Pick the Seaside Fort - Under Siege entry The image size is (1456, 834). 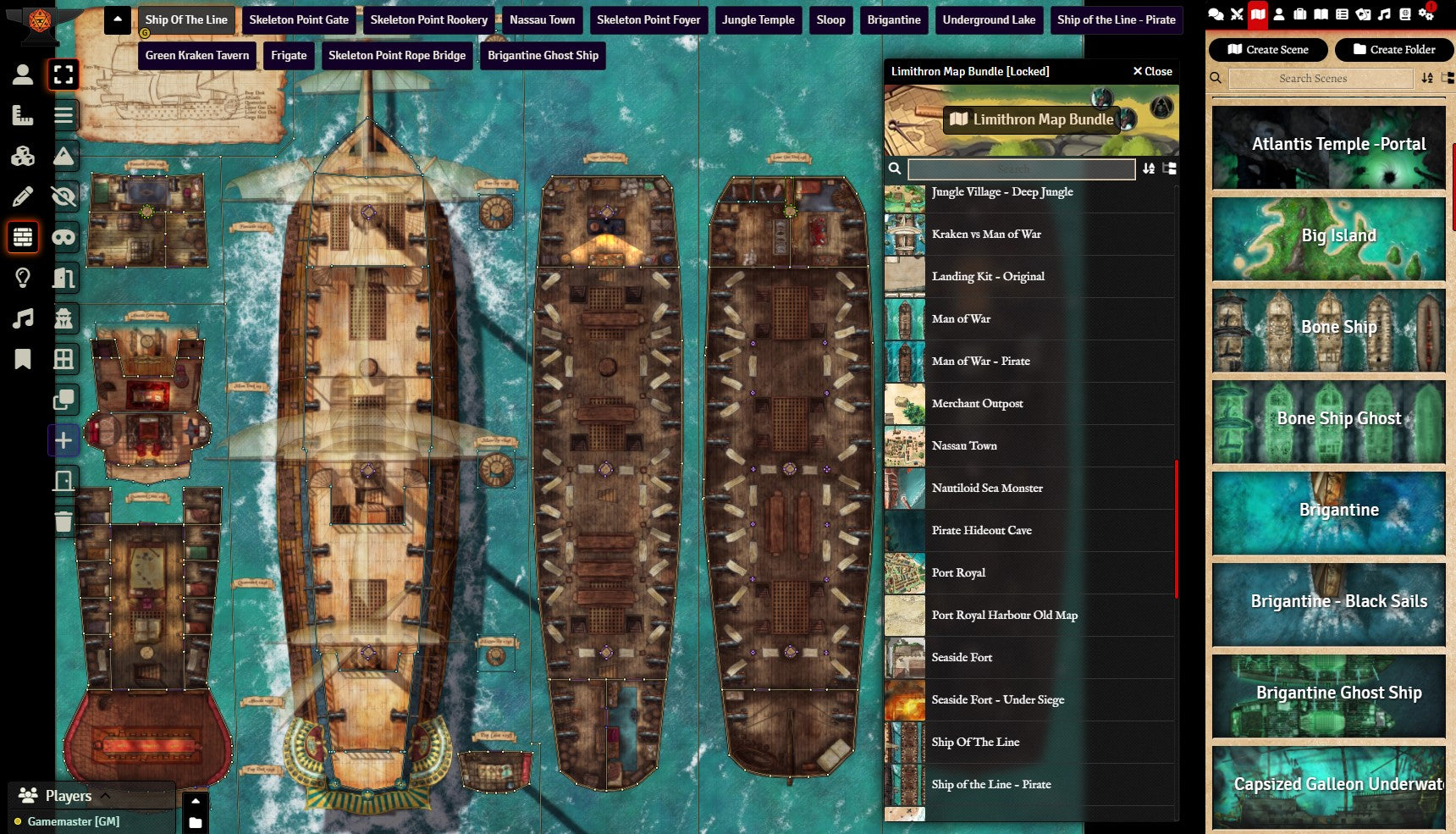point(997,700)
